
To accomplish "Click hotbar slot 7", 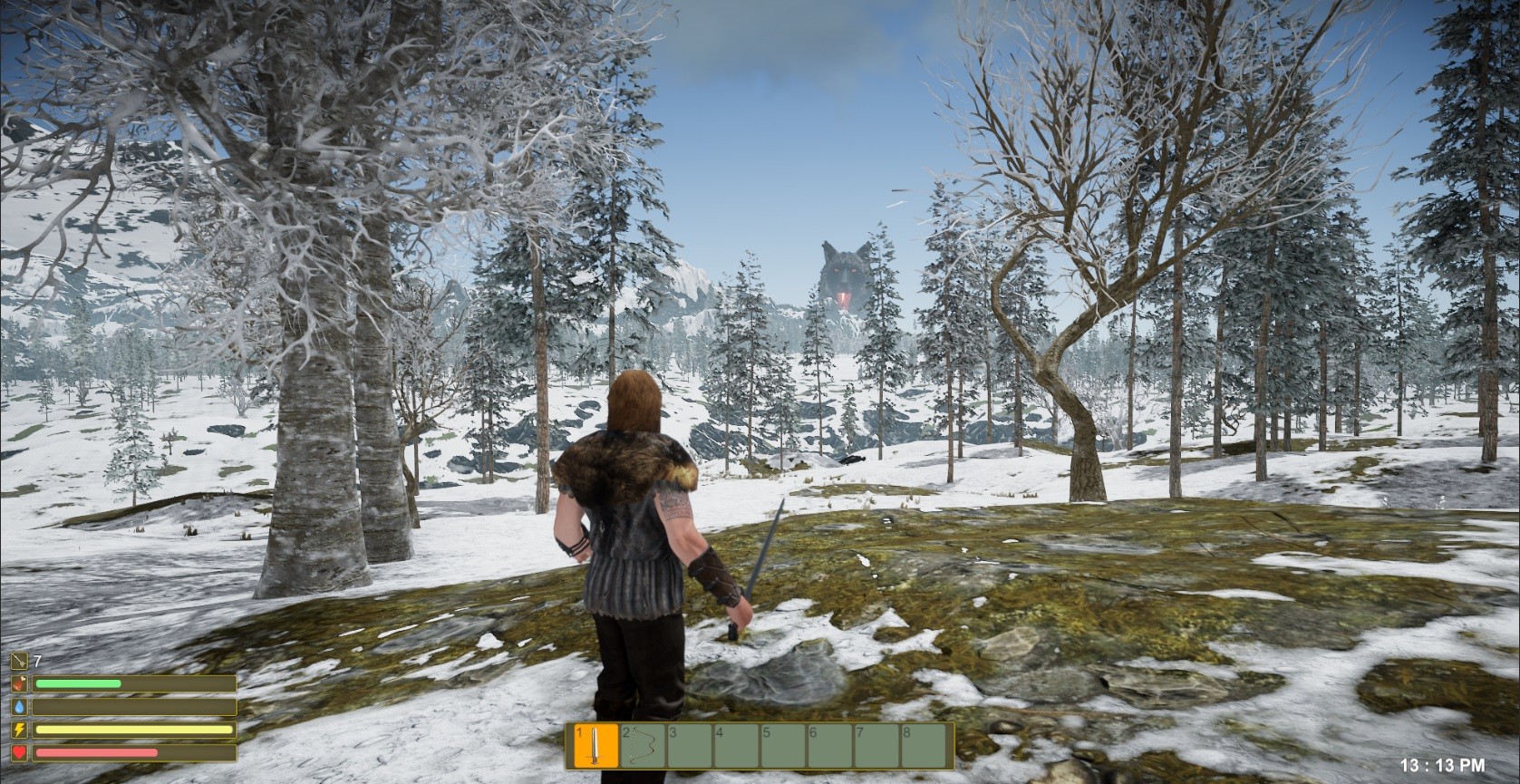I will tap(876, 745).
